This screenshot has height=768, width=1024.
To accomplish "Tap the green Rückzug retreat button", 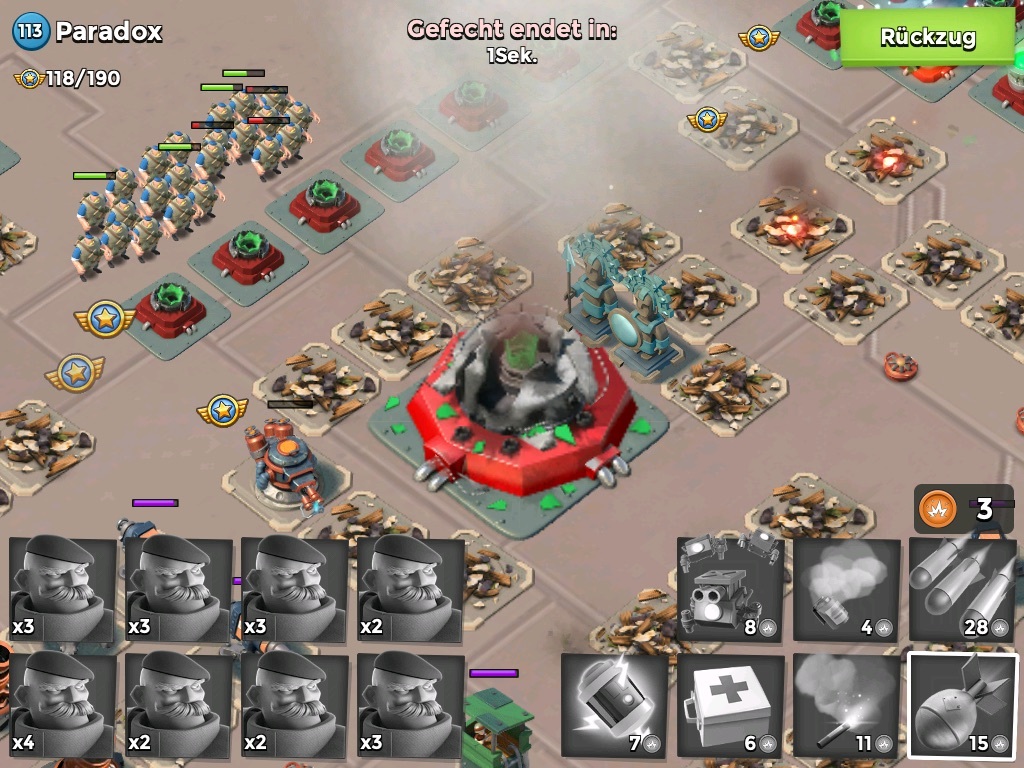I will pos(927,38).
